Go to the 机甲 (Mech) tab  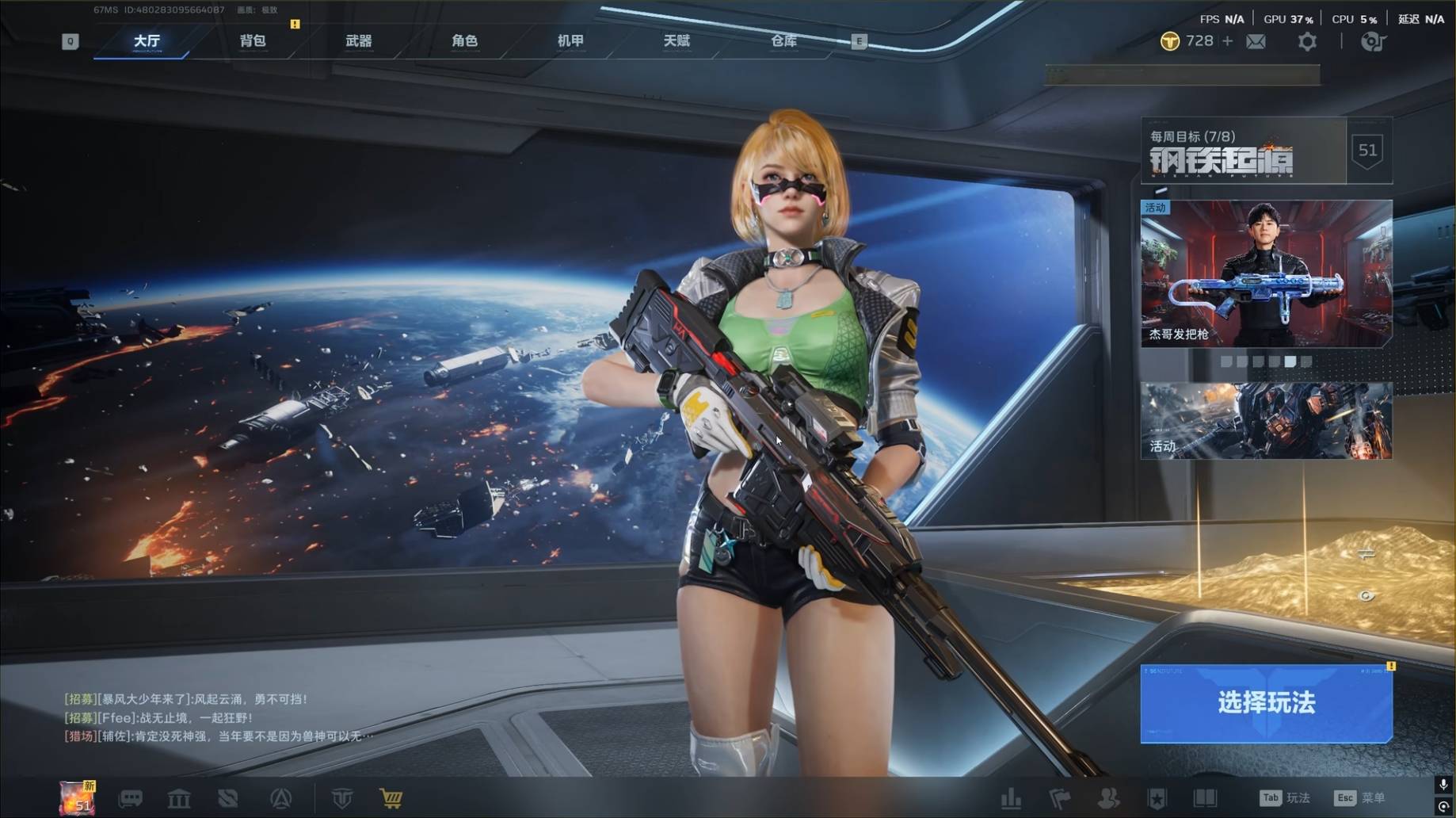pos(570,41)
